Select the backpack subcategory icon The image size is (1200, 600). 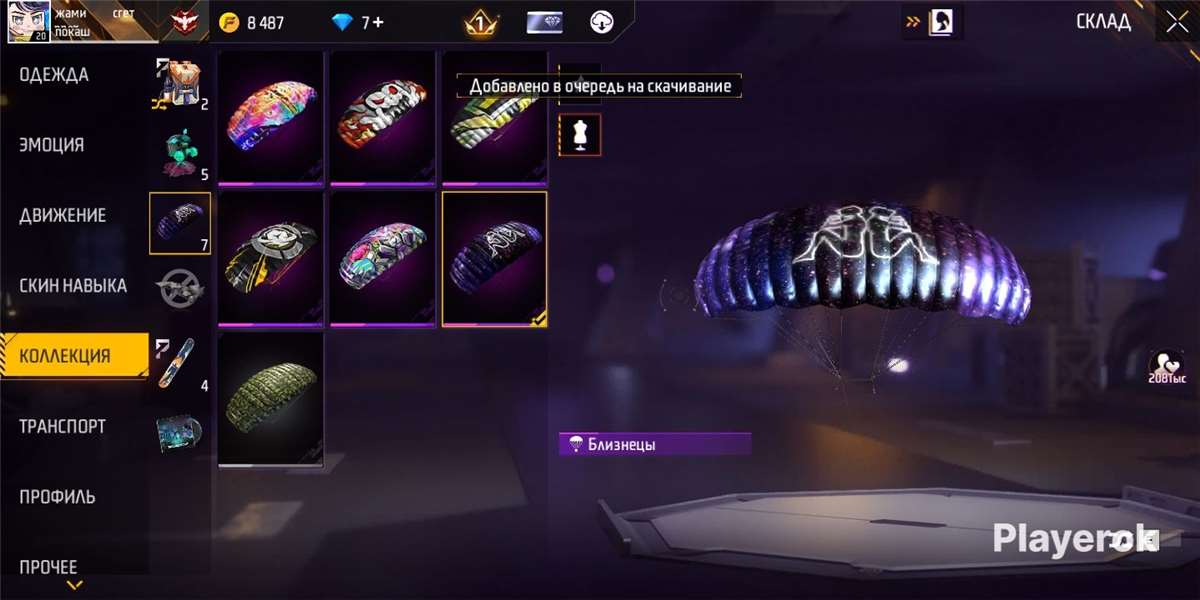point(179,82)
